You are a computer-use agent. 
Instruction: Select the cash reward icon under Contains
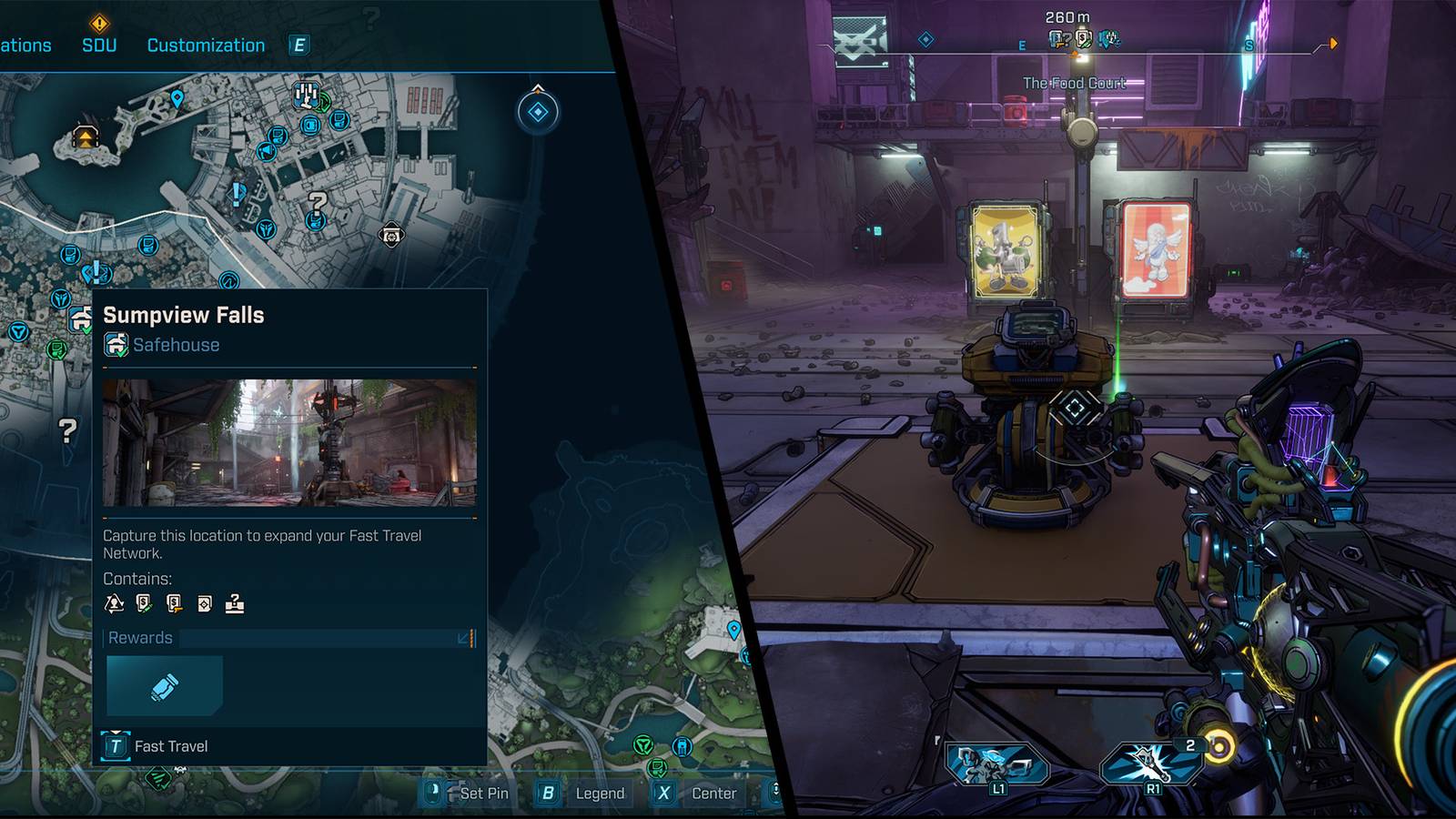(x=142, y=604)
